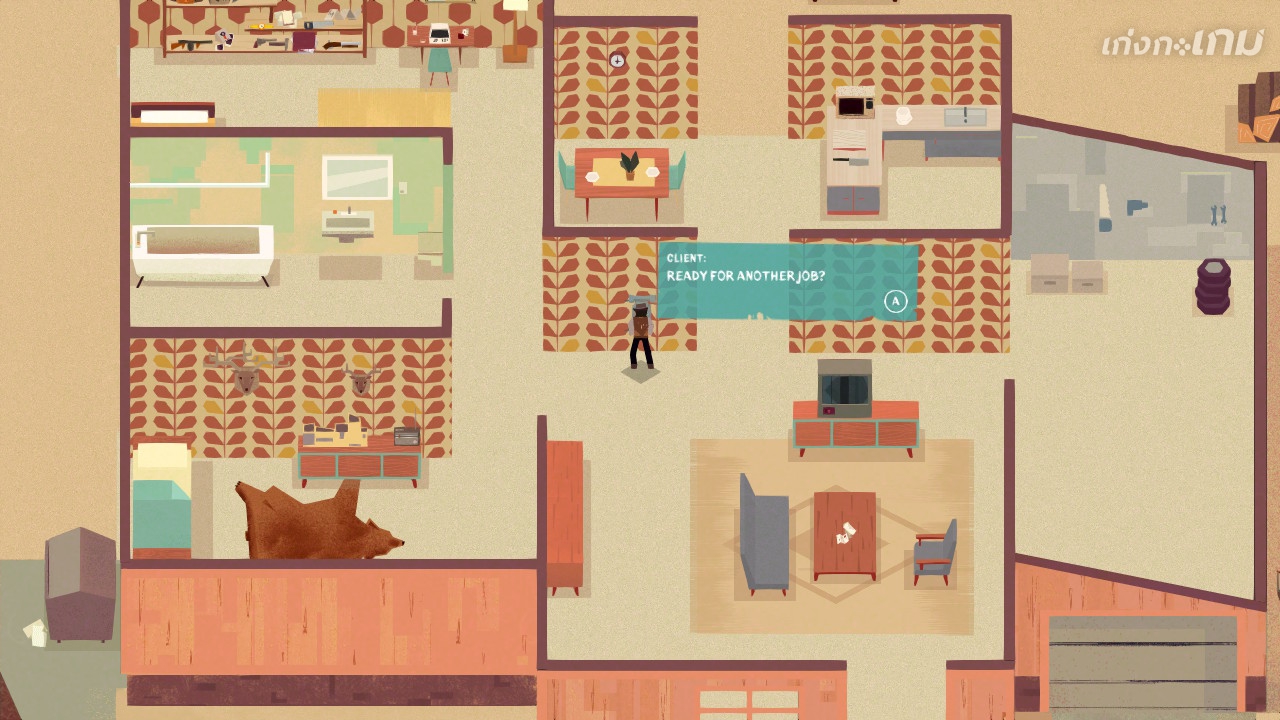
Task: Click the client's "Ready for another job?" dialogue box
Action: click(x=787, y=281)
